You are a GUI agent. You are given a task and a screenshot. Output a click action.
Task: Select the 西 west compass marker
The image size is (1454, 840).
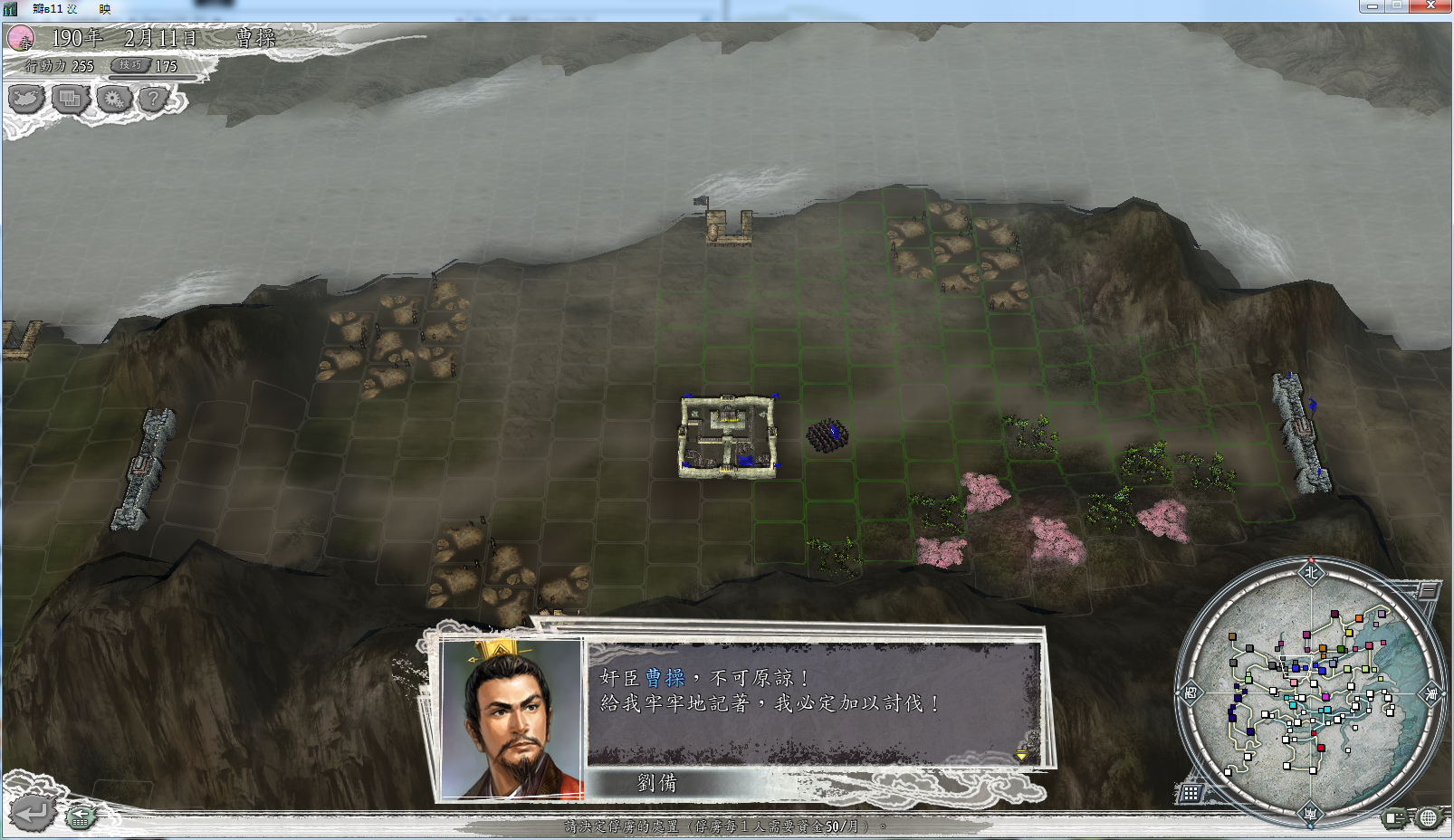coord(1190,693)
